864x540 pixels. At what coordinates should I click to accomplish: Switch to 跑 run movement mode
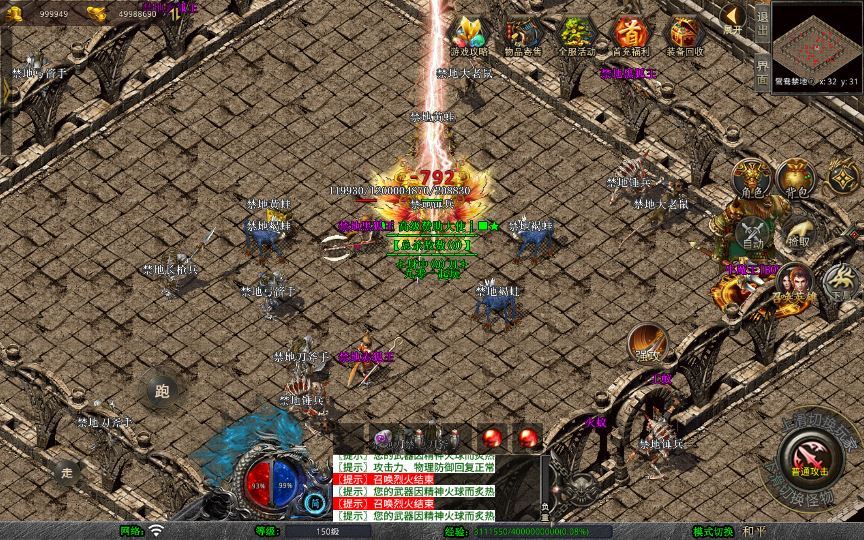(162, 392)
